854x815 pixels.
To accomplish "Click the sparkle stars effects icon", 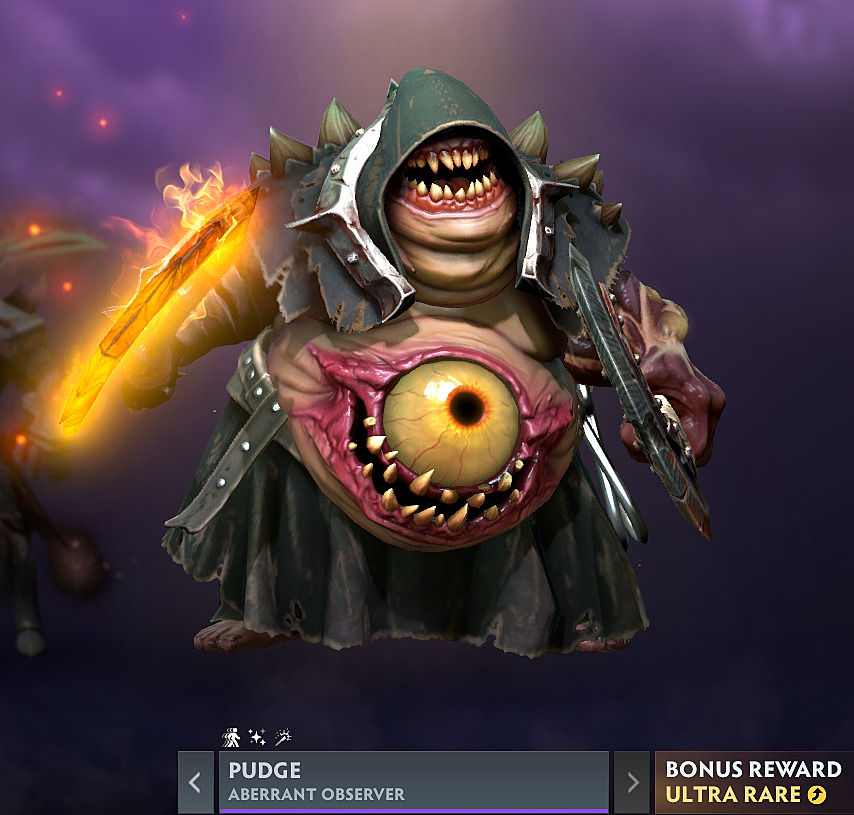I will click(x=256, y=737).
